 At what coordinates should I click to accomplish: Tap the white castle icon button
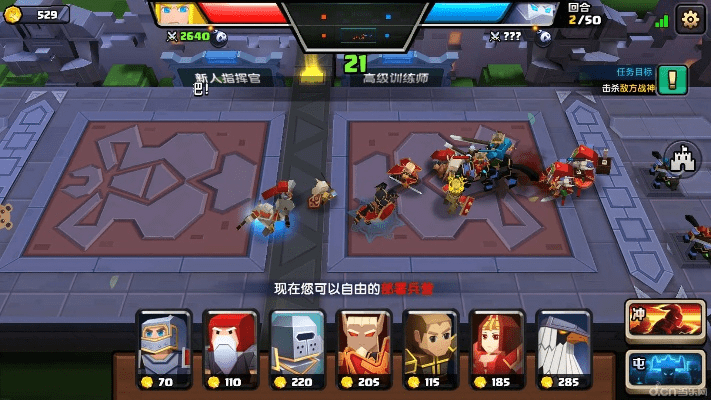(x=681, y=160)
